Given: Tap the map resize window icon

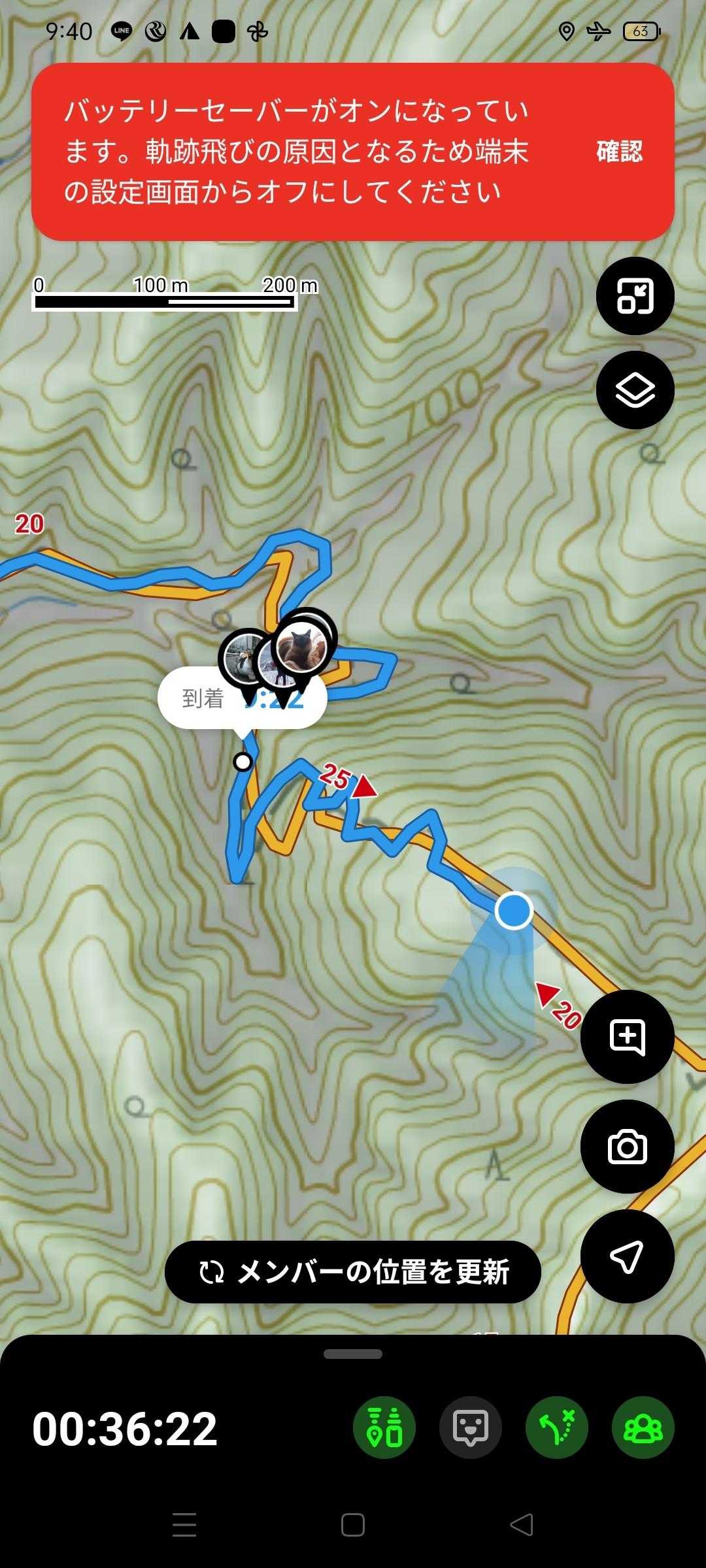Looking at the screenshot, I should [x=635, y=296].
